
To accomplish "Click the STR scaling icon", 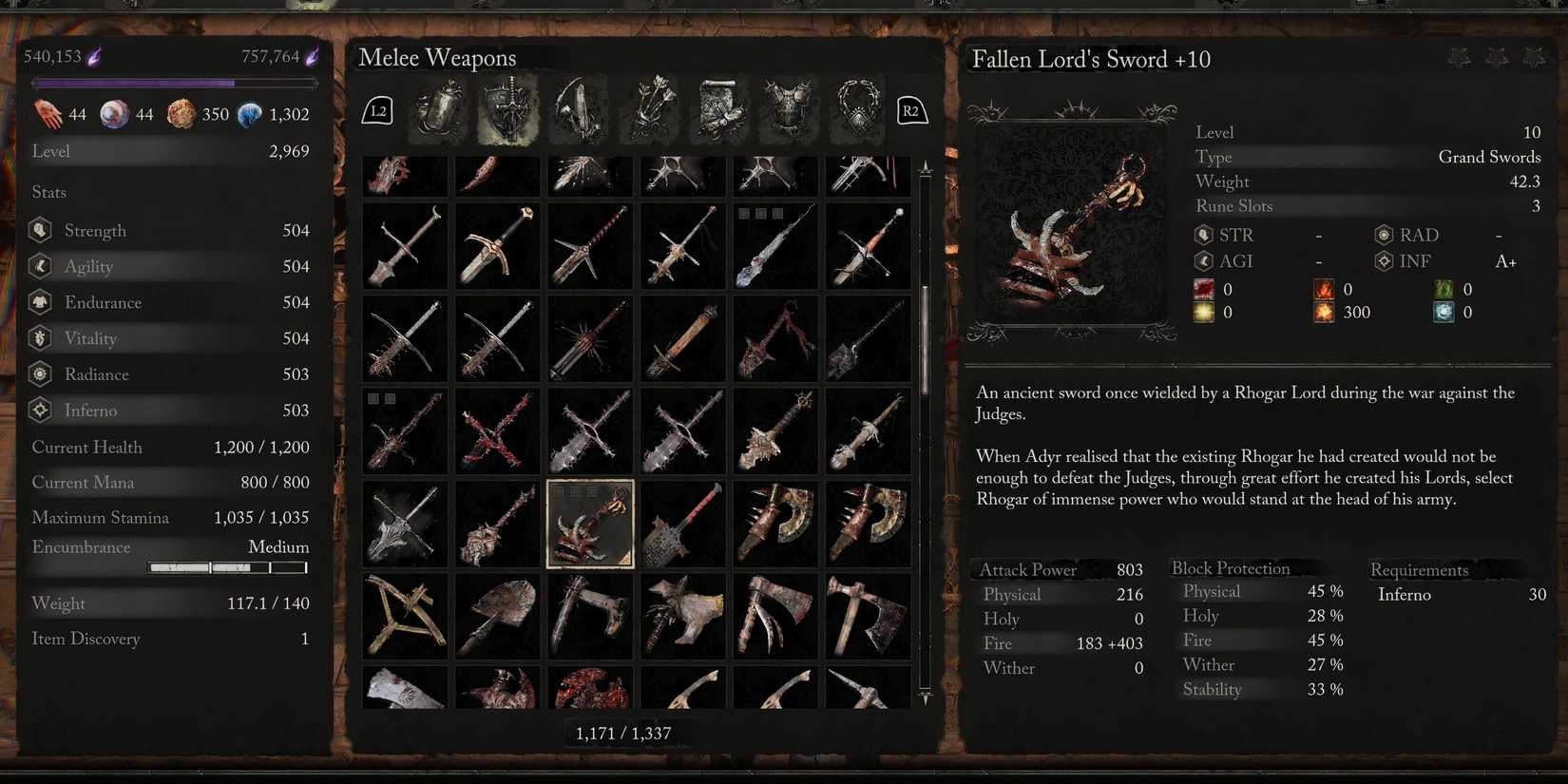I will pos(1205,235).
